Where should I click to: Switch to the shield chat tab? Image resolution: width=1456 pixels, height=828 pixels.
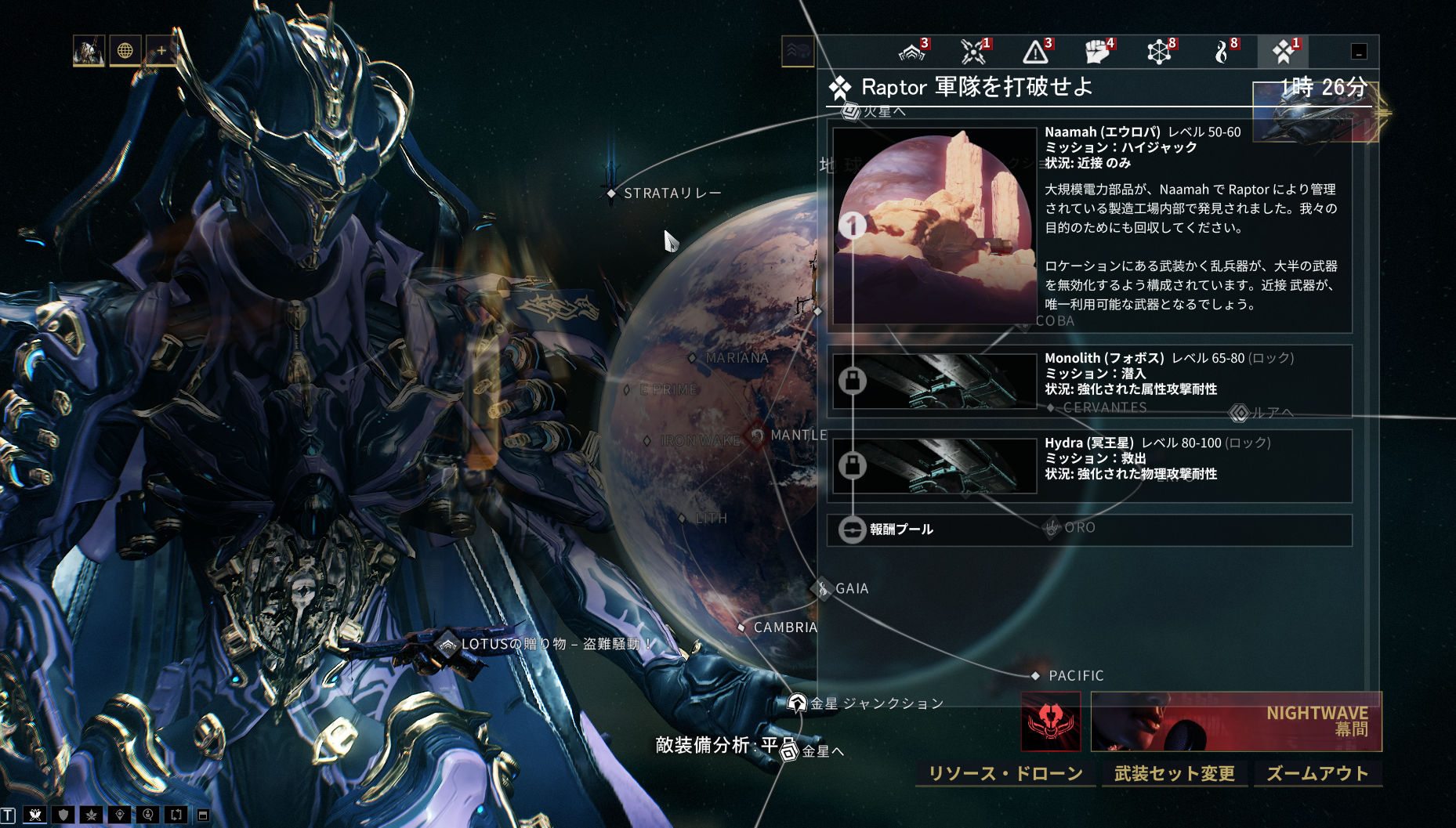click(x=63, y=815)
